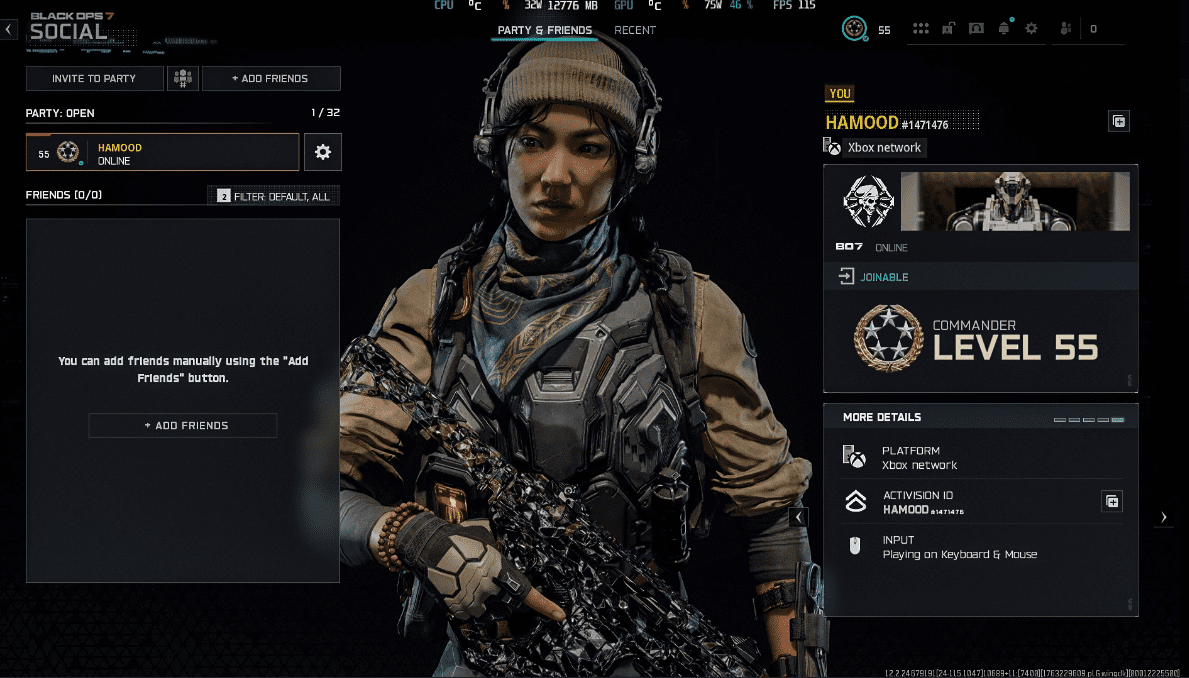
Task: Open Add Friends button next to Invite to Party
Action: (271, 78)
